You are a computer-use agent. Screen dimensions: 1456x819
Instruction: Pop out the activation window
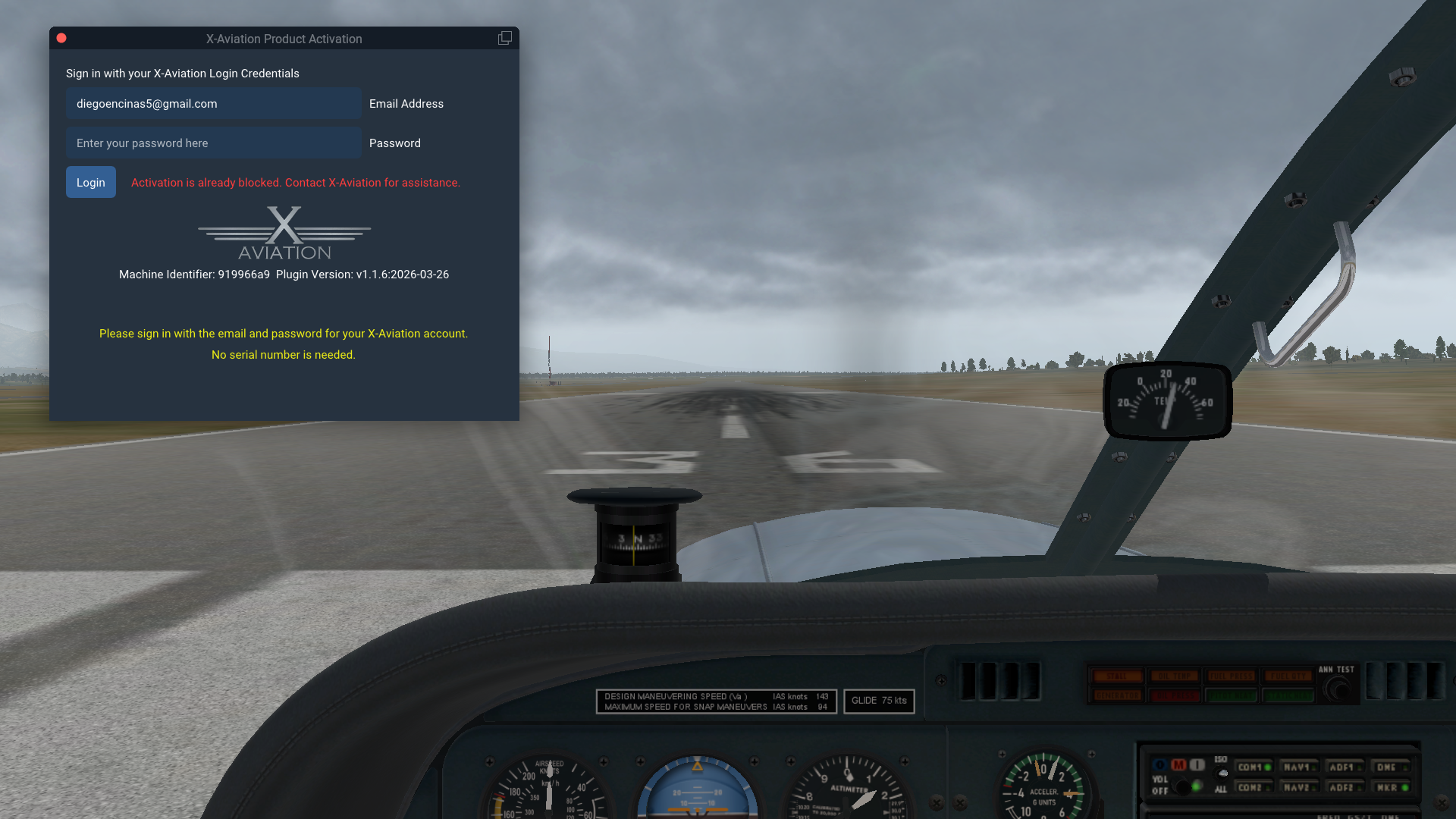pos(504,38)
